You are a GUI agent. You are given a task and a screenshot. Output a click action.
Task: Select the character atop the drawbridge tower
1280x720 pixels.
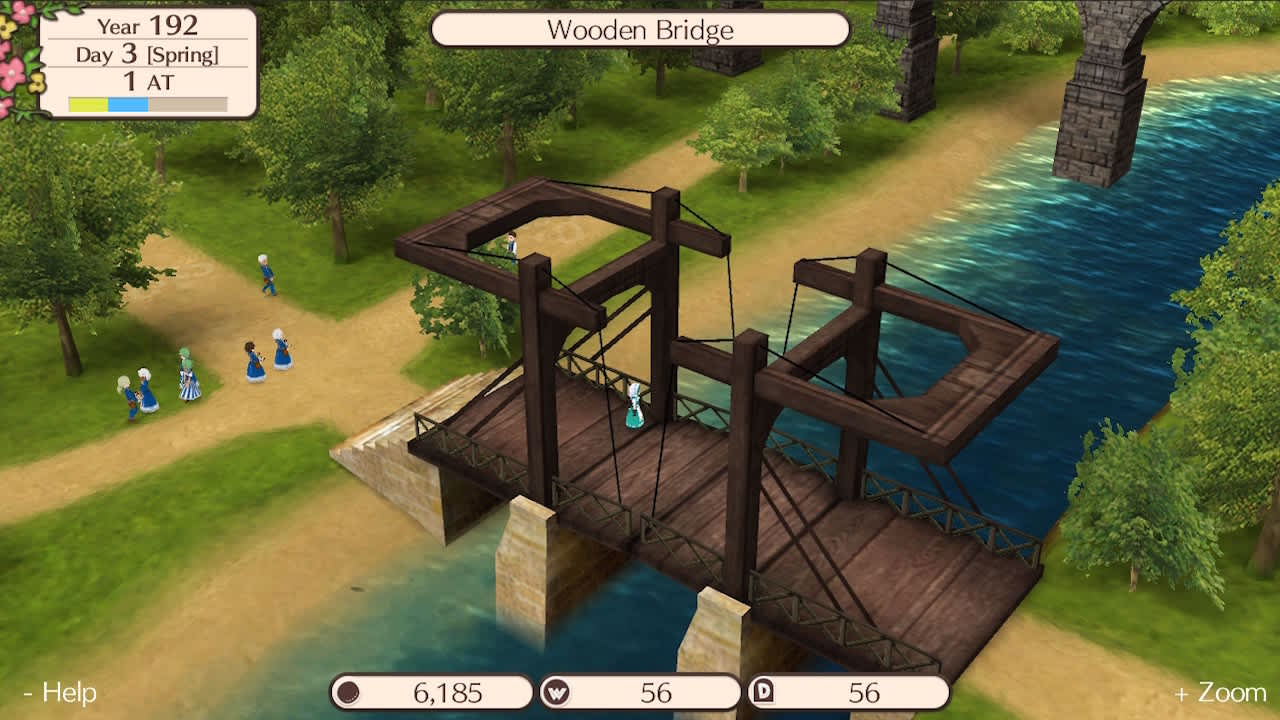511,243
